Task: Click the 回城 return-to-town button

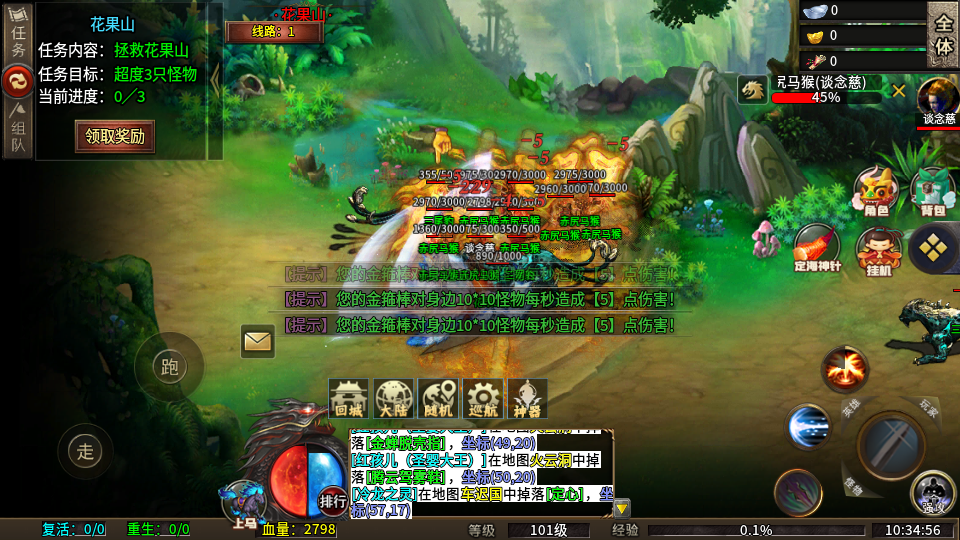Action: [x=349, y=399]
